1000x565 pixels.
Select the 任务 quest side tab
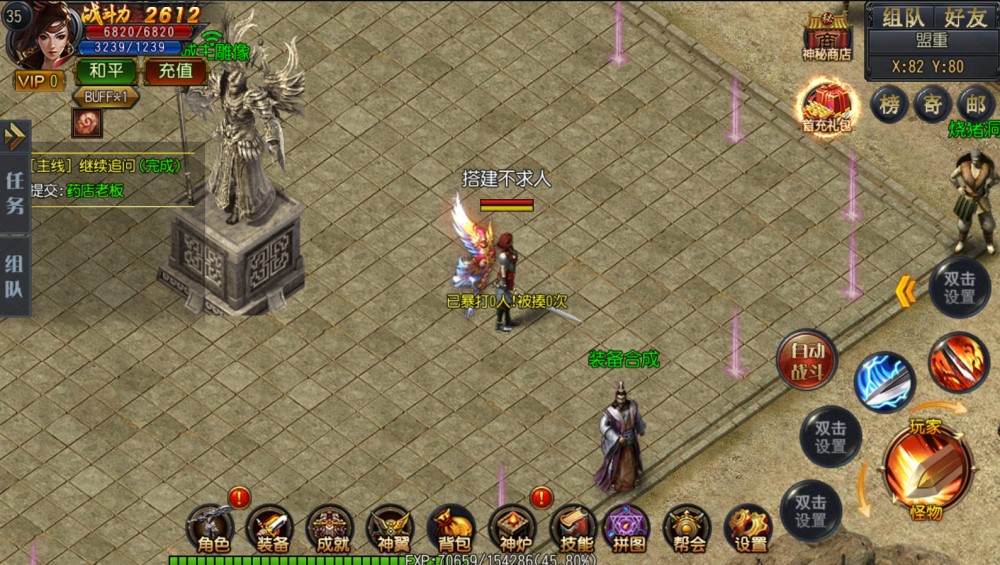(x=15, y=193)
